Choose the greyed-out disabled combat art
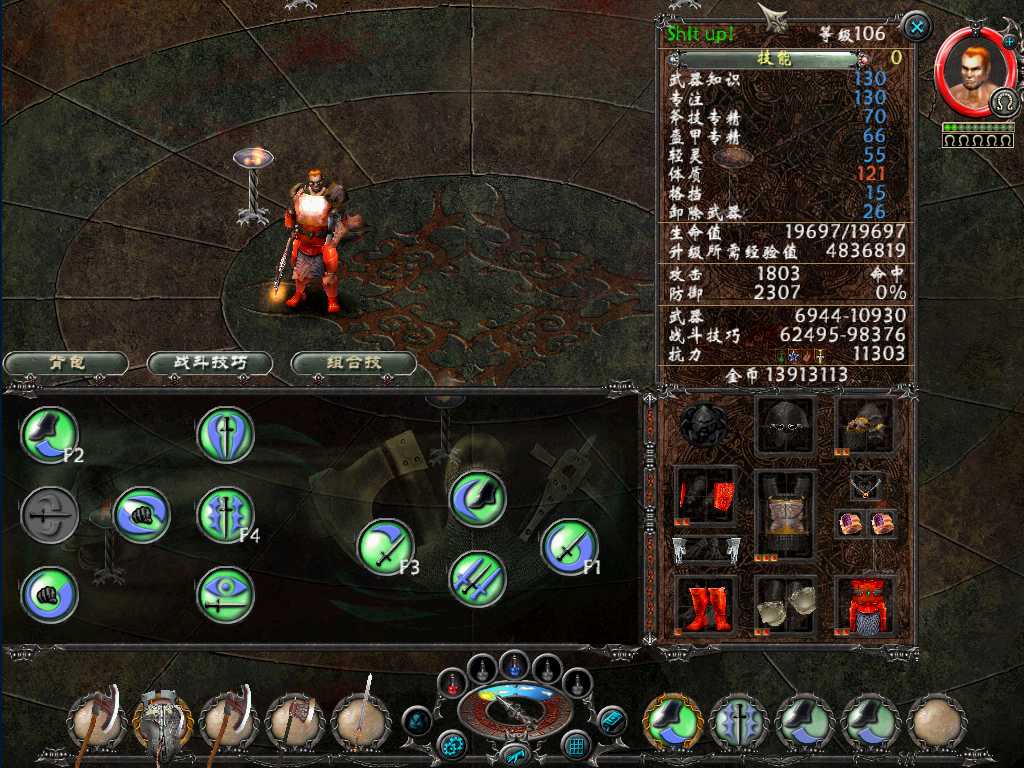The height and width of the screenshot is (768, 1024). 50,515
